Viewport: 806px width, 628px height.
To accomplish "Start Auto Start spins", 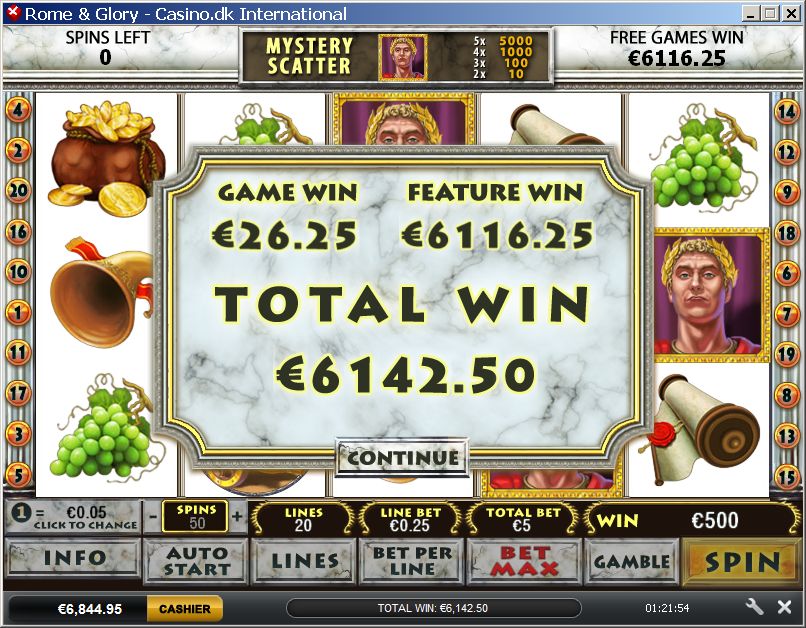I will coord(197,560).
